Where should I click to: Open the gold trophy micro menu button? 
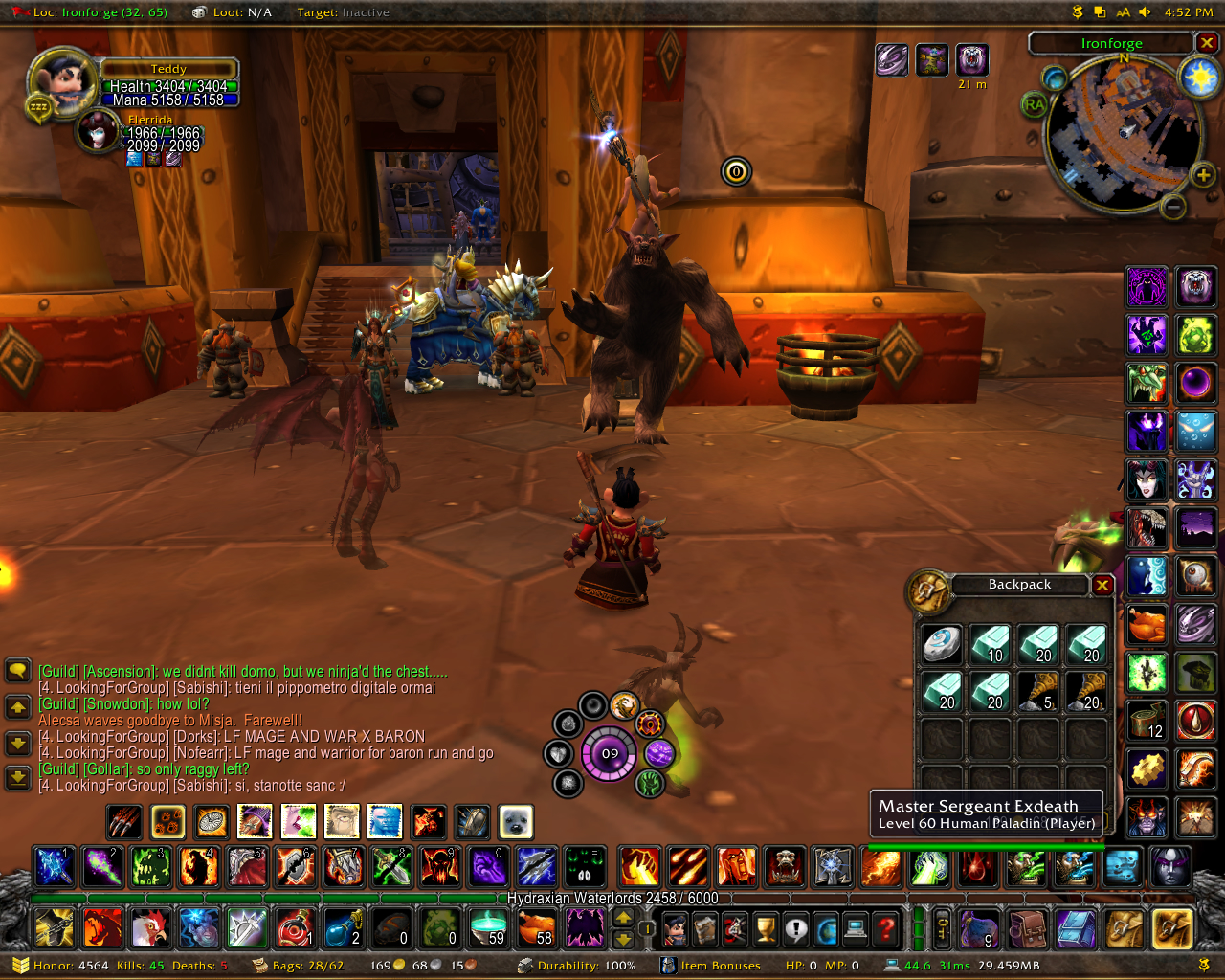point(765,927)
